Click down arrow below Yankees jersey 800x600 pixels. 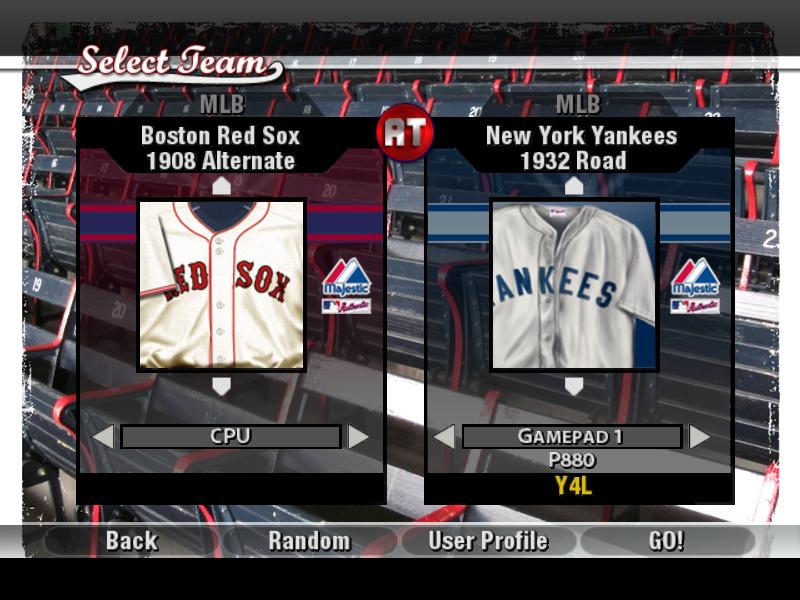tap(574, 386)
